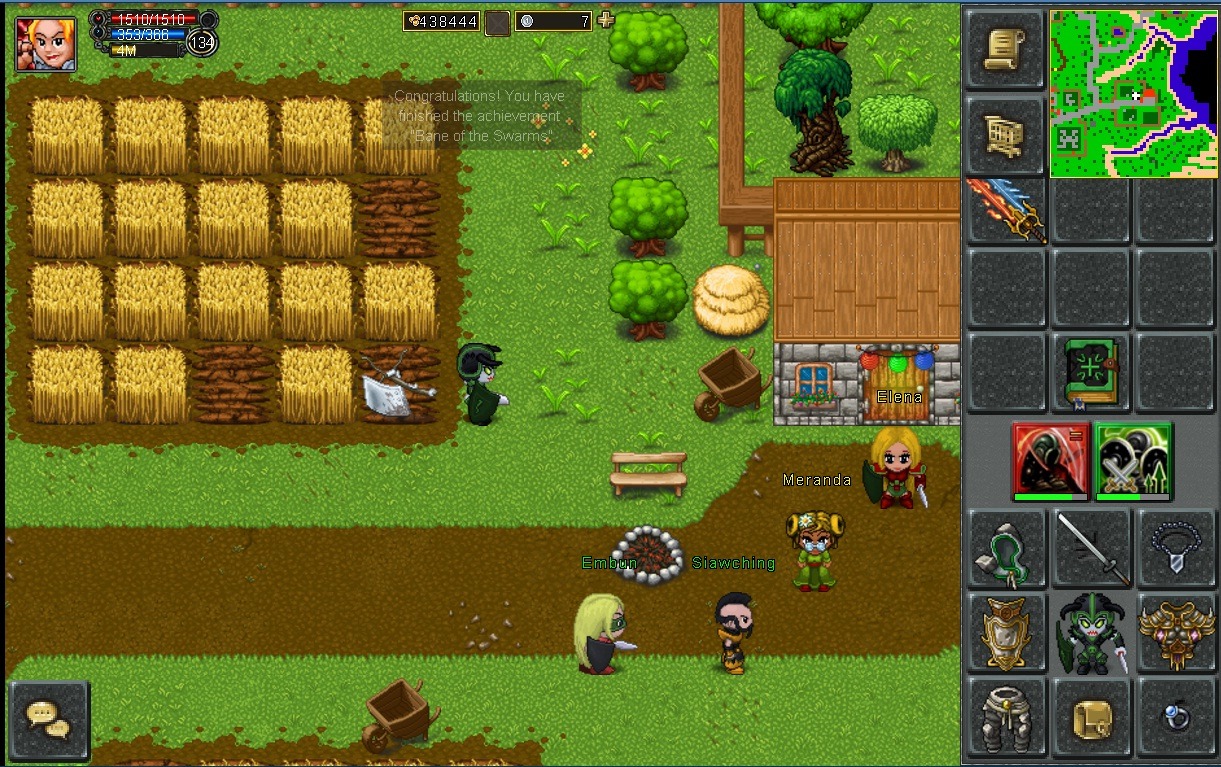Open the quest scroll menu
The image size is (1221, 767).
point(1005,50)
